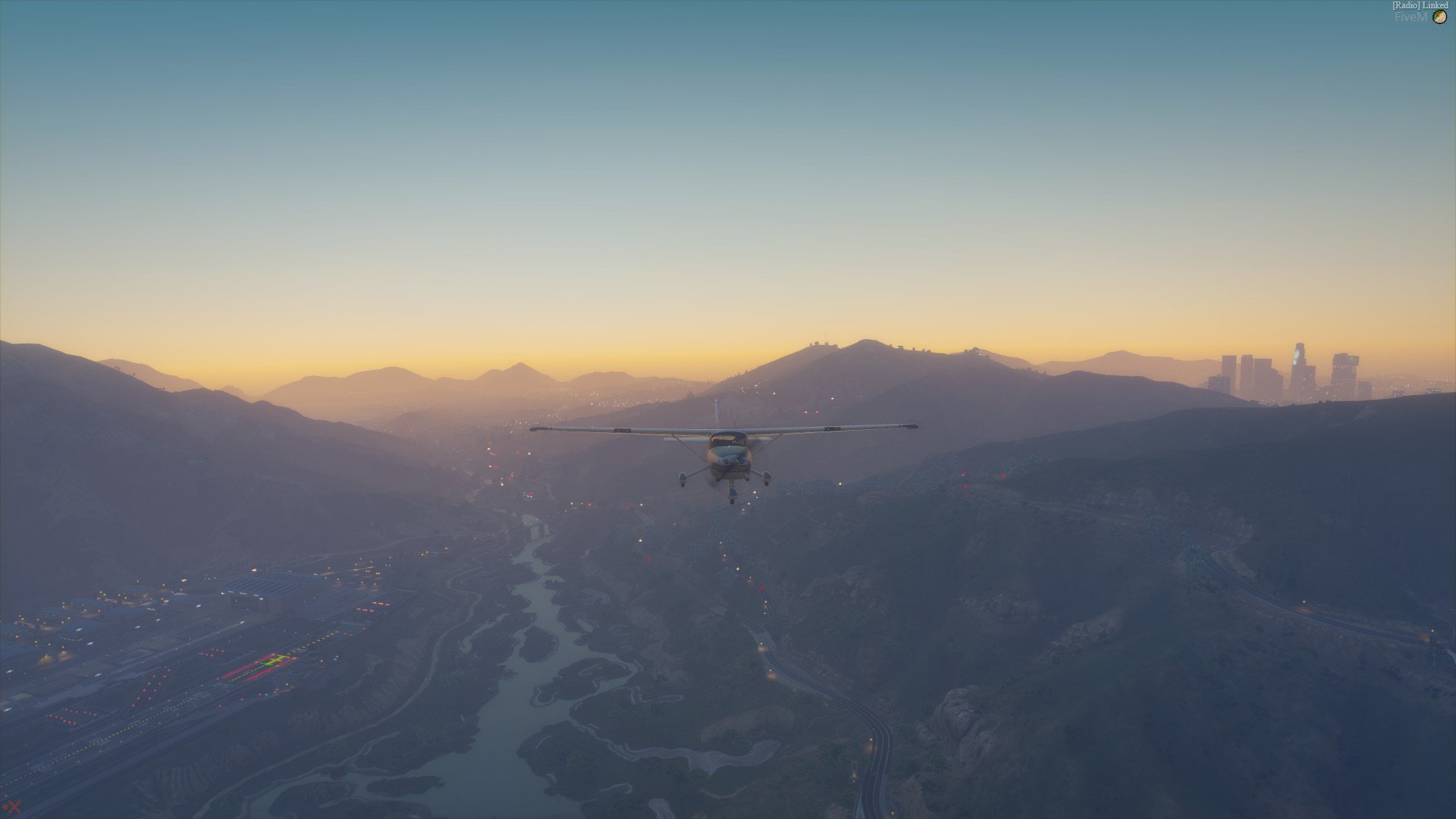Click the red X status icon
Screen dimensions: 1456x819
(12, 807)
